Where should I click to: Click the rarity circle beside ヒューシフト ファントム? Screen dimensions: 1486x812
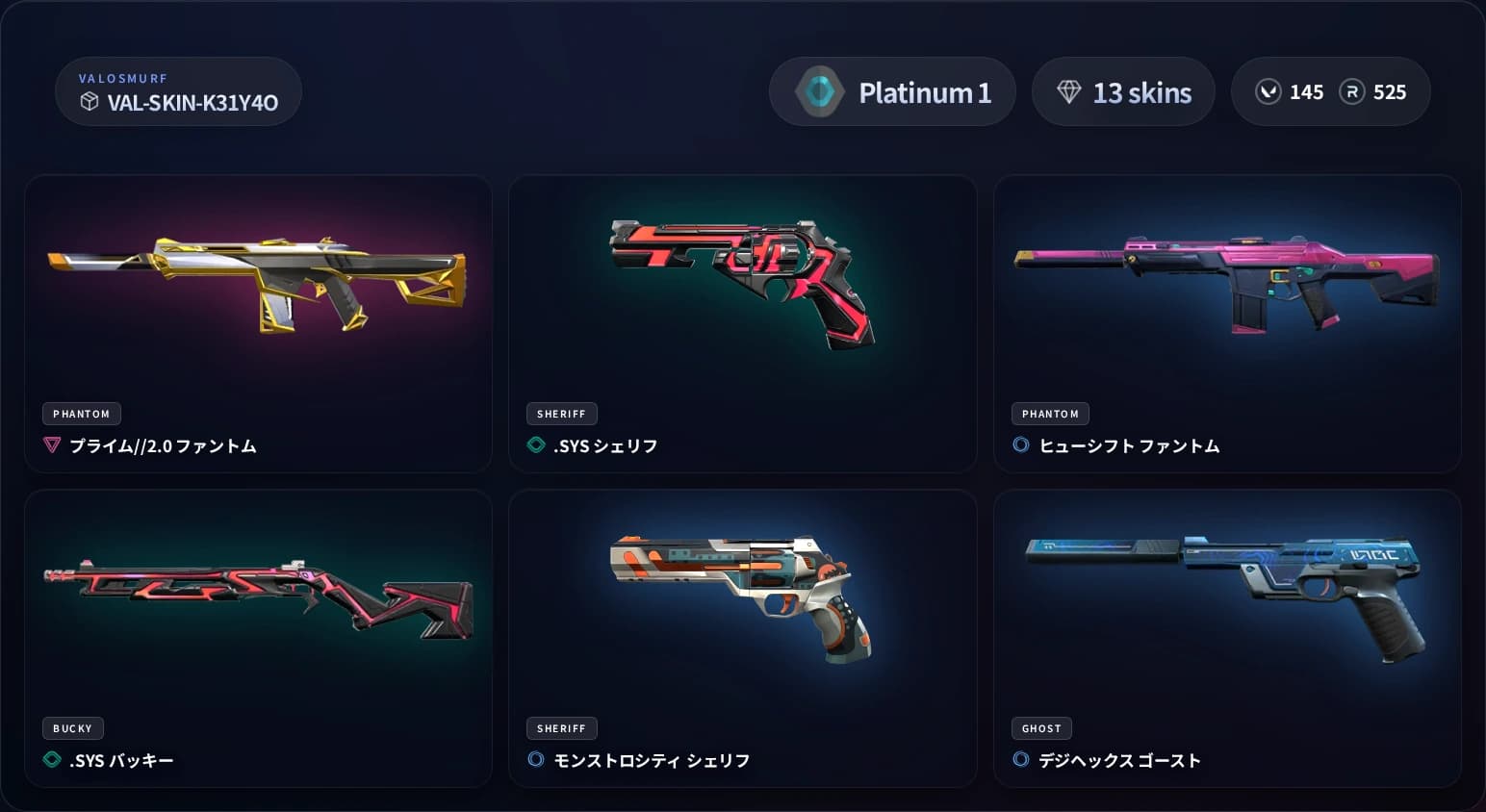(x=1021, y=445)
